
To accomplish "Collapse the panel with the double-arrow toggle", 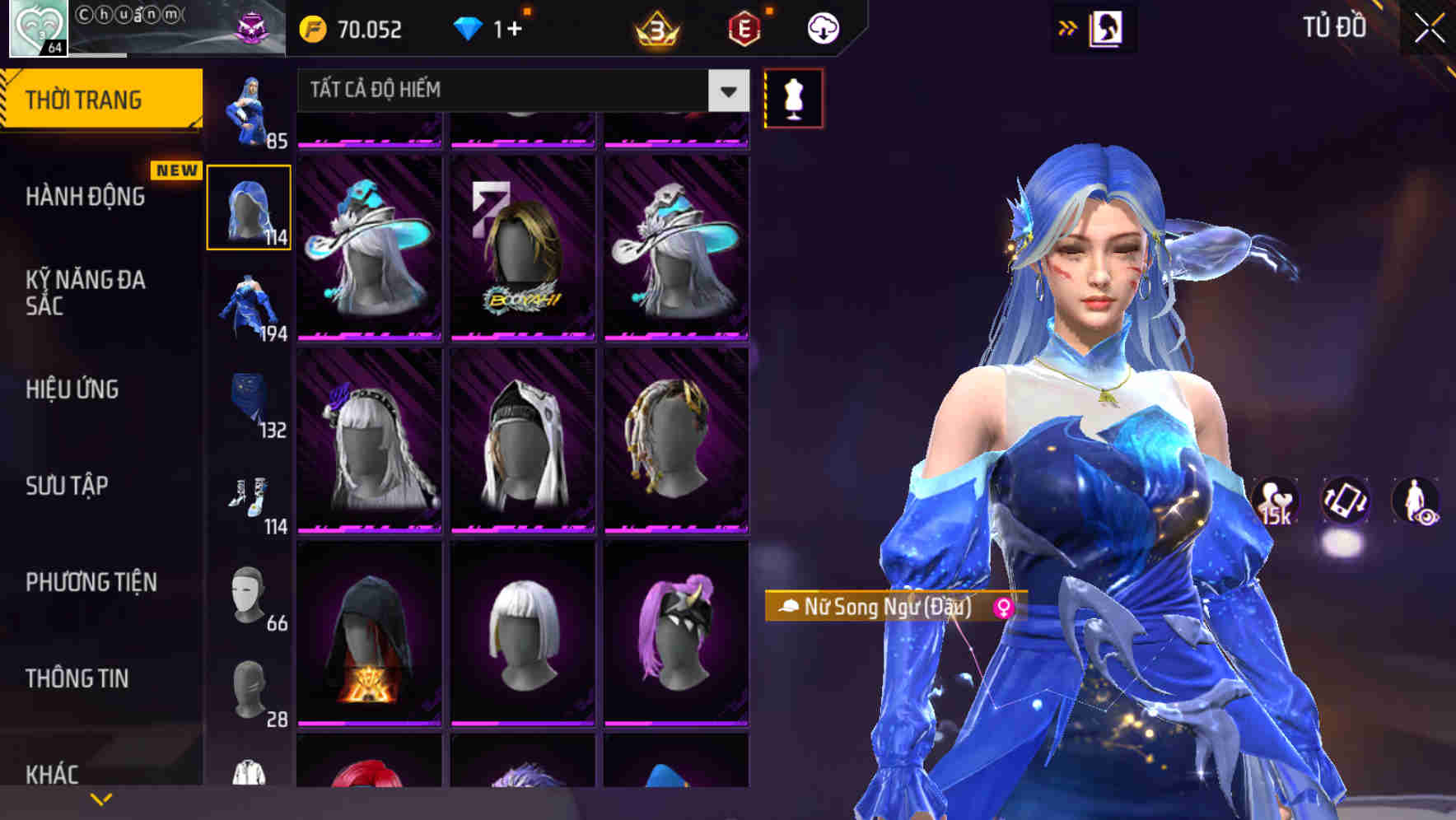I will point(1068,26).
